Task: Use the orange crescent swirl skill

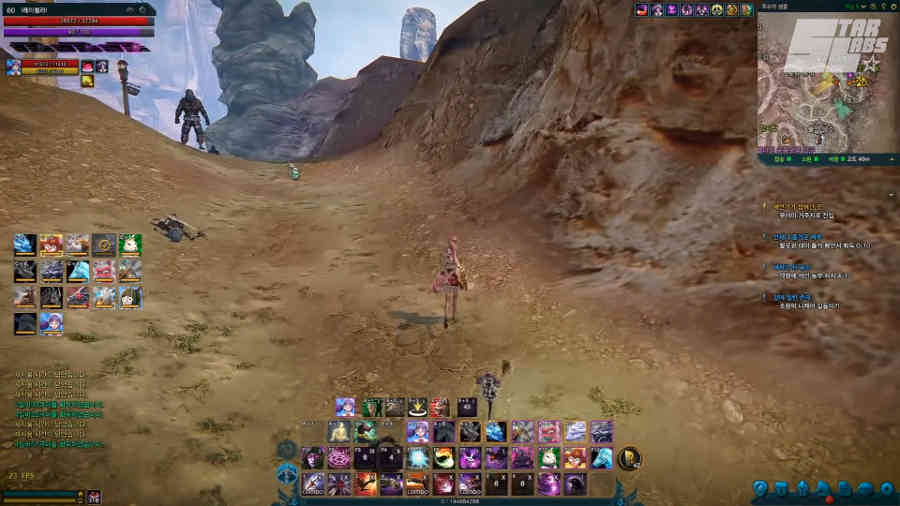Action: point(444,458)
